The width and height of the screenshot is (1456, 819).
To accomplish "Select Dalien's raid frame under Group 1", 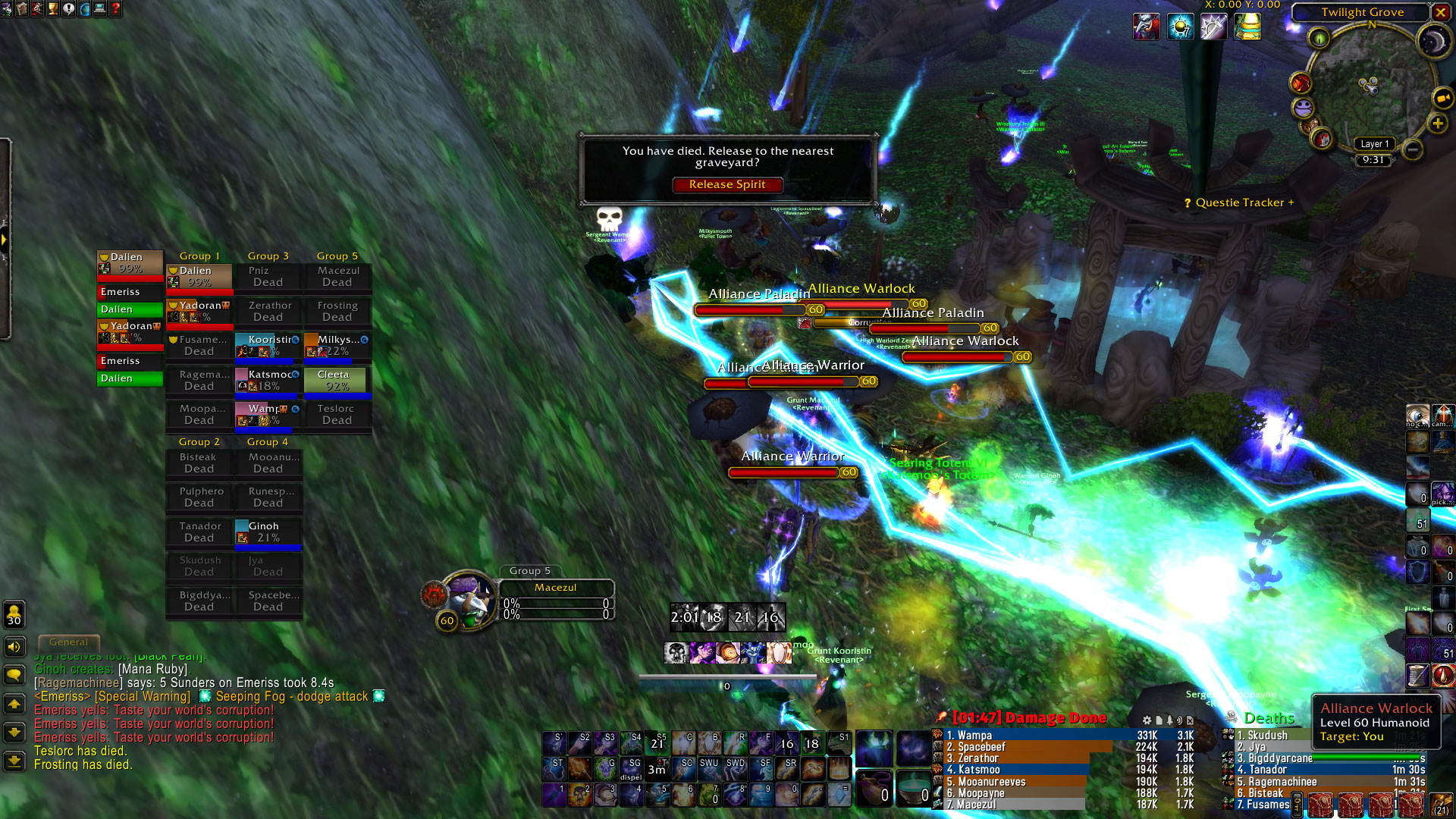I will pyautogui.click(x=199, y=277).
